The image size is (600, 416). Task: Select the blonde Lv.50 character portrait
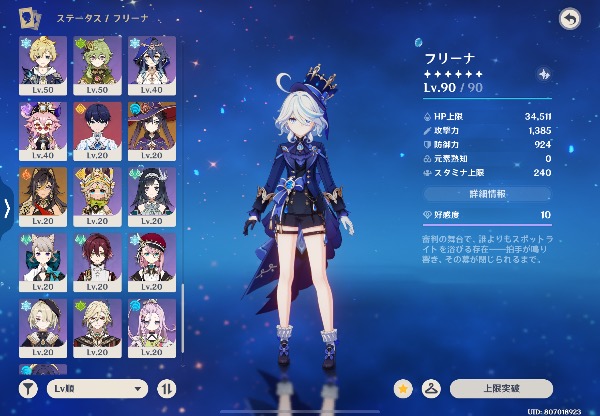pyautogui.click(x=43, y=64)
